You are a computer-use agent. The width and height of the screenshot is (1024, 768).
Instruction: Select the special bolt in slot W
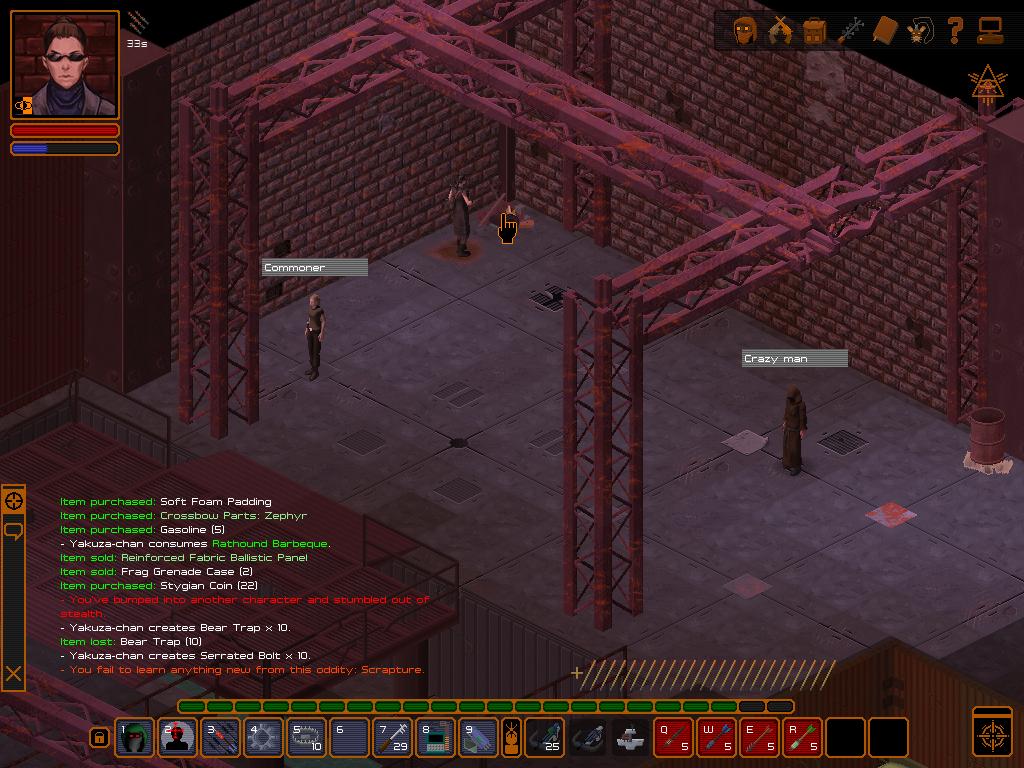point(716,738)
